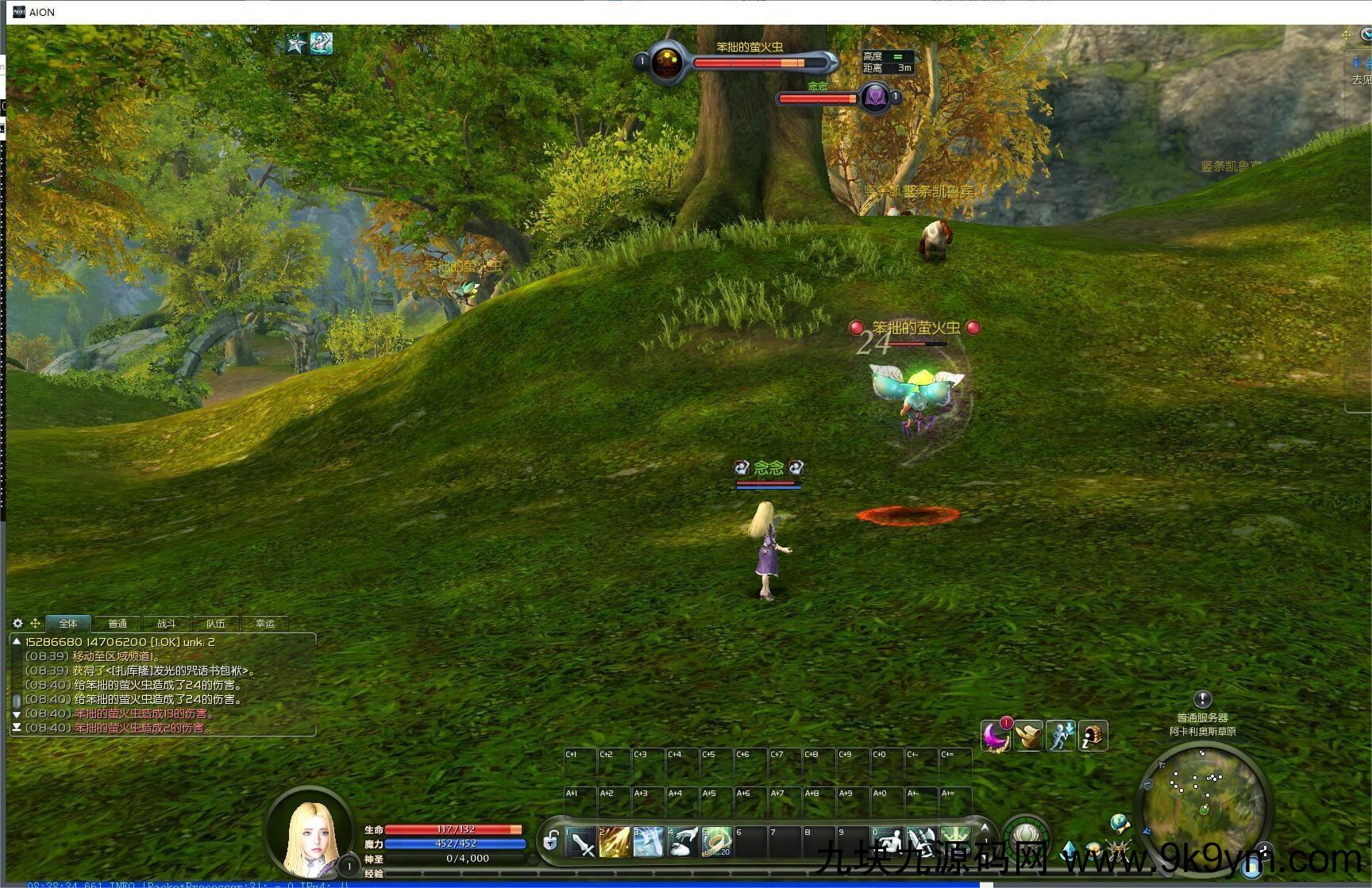Use the gathering hand skill in slot 4

tap(683, 843)
